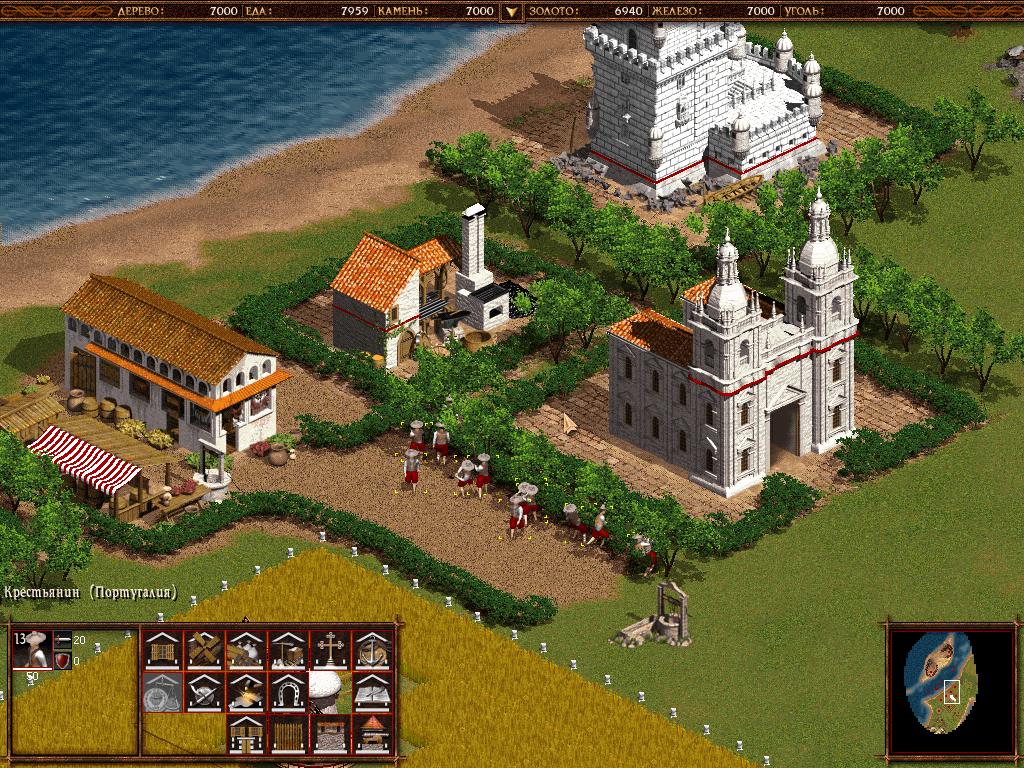Choose the wooden gate building icon
The width and height of the screenshot is (1024, 768).
click(246, 733)
